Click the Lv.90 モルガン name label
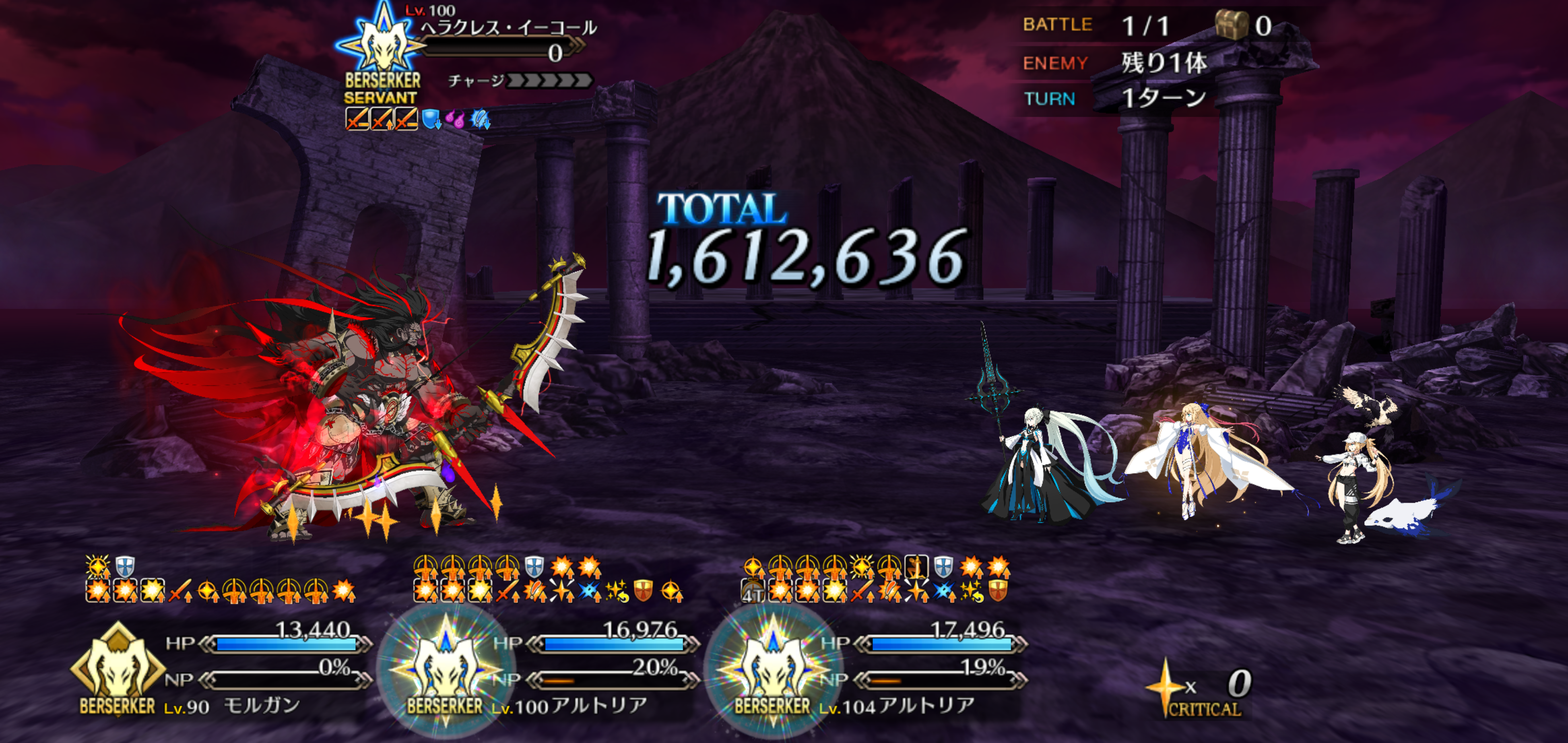The image size is (1568, 743). point(232,706)
